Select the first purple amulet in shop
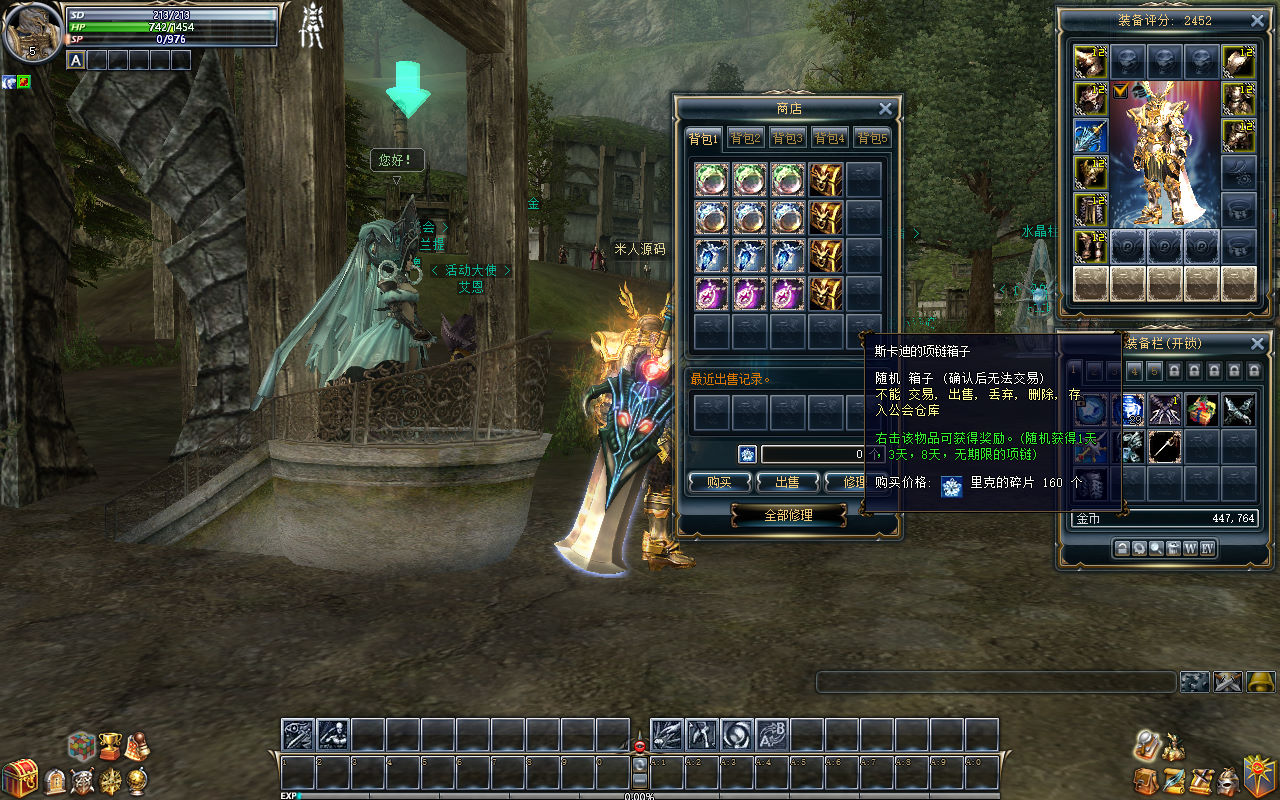This screenshot has width=1280, height=800. (711, 294)
